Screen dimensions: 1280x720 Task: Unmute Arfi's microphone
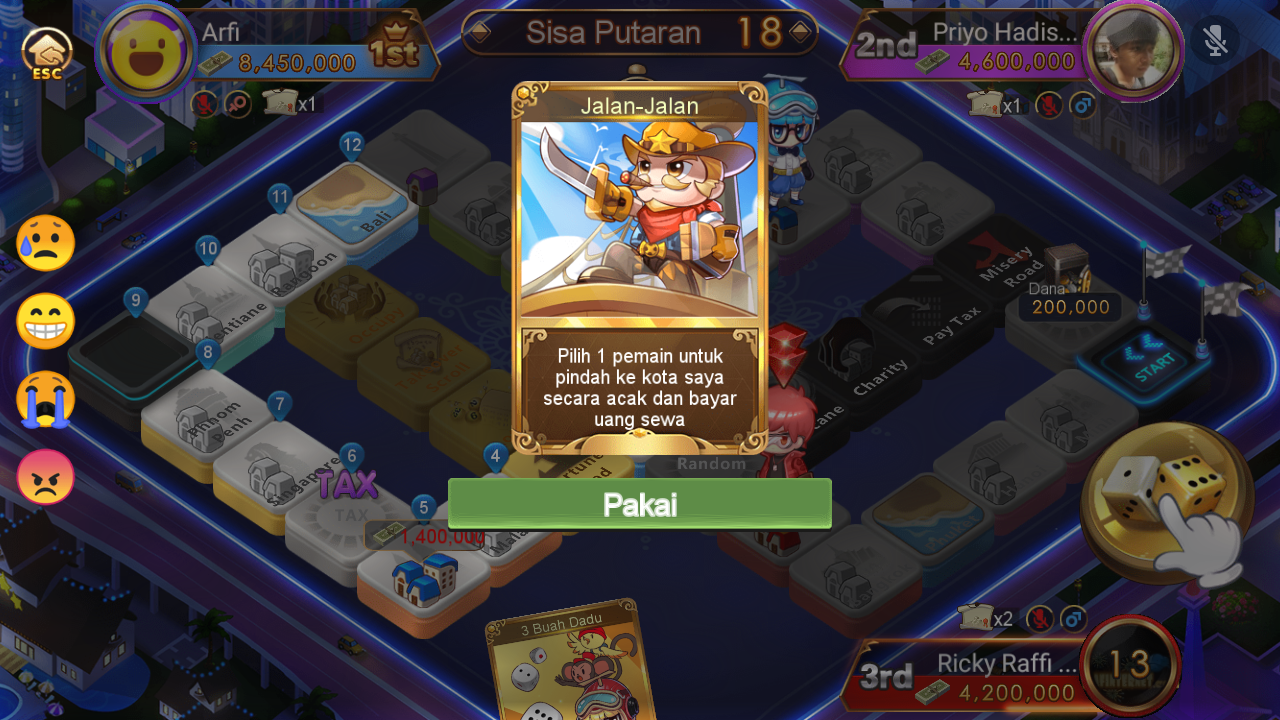click(205, 102)
